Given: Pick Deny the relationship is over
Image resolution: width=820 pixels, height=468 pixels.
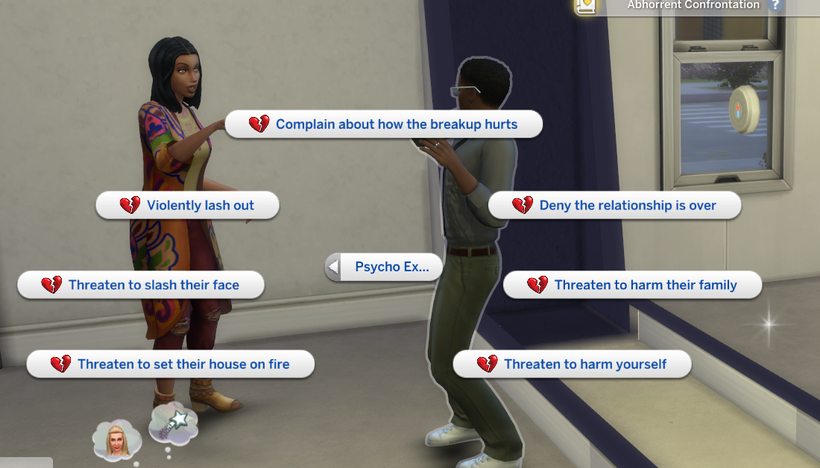Looking at the screenshot, I should click(615, 205).
